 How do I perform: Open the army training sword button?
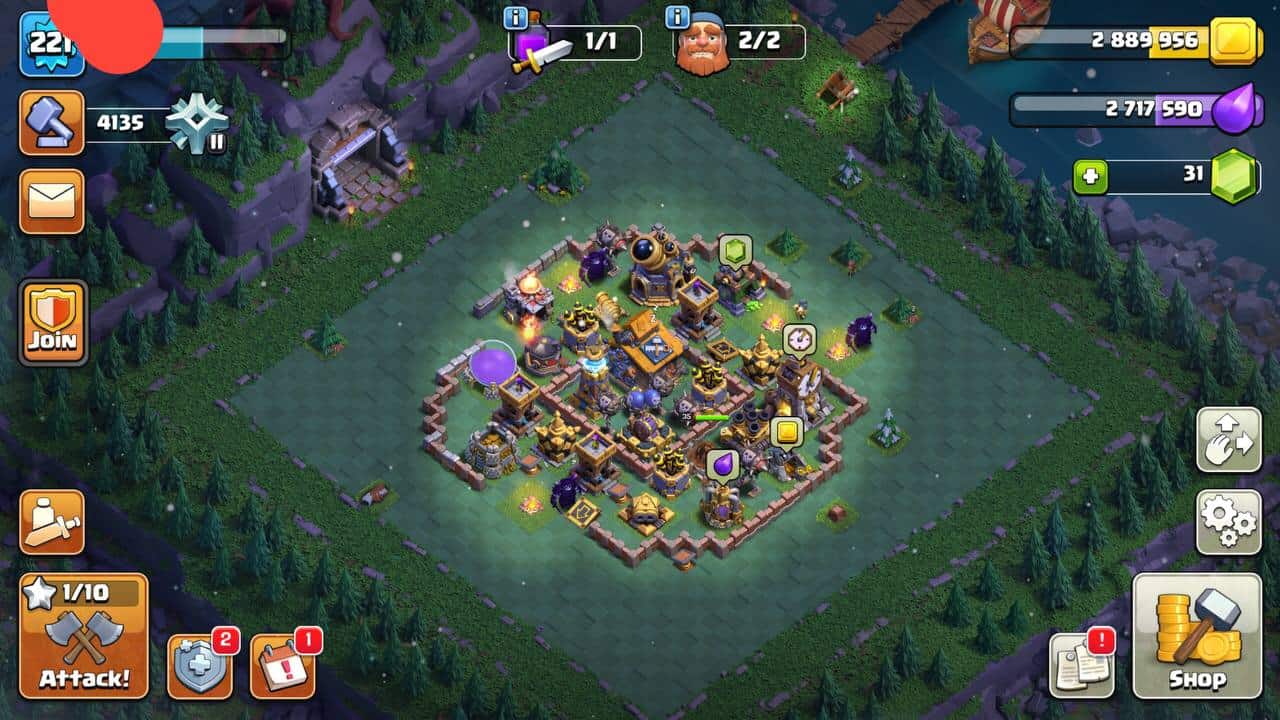pos(51,521)
